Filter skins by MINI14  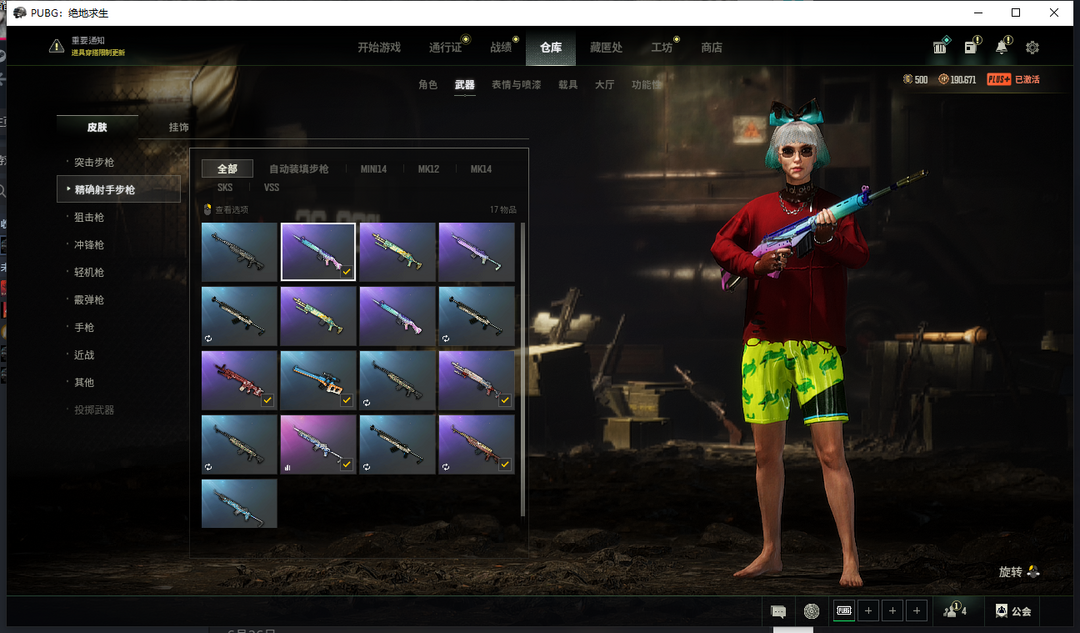click(373, 169)
